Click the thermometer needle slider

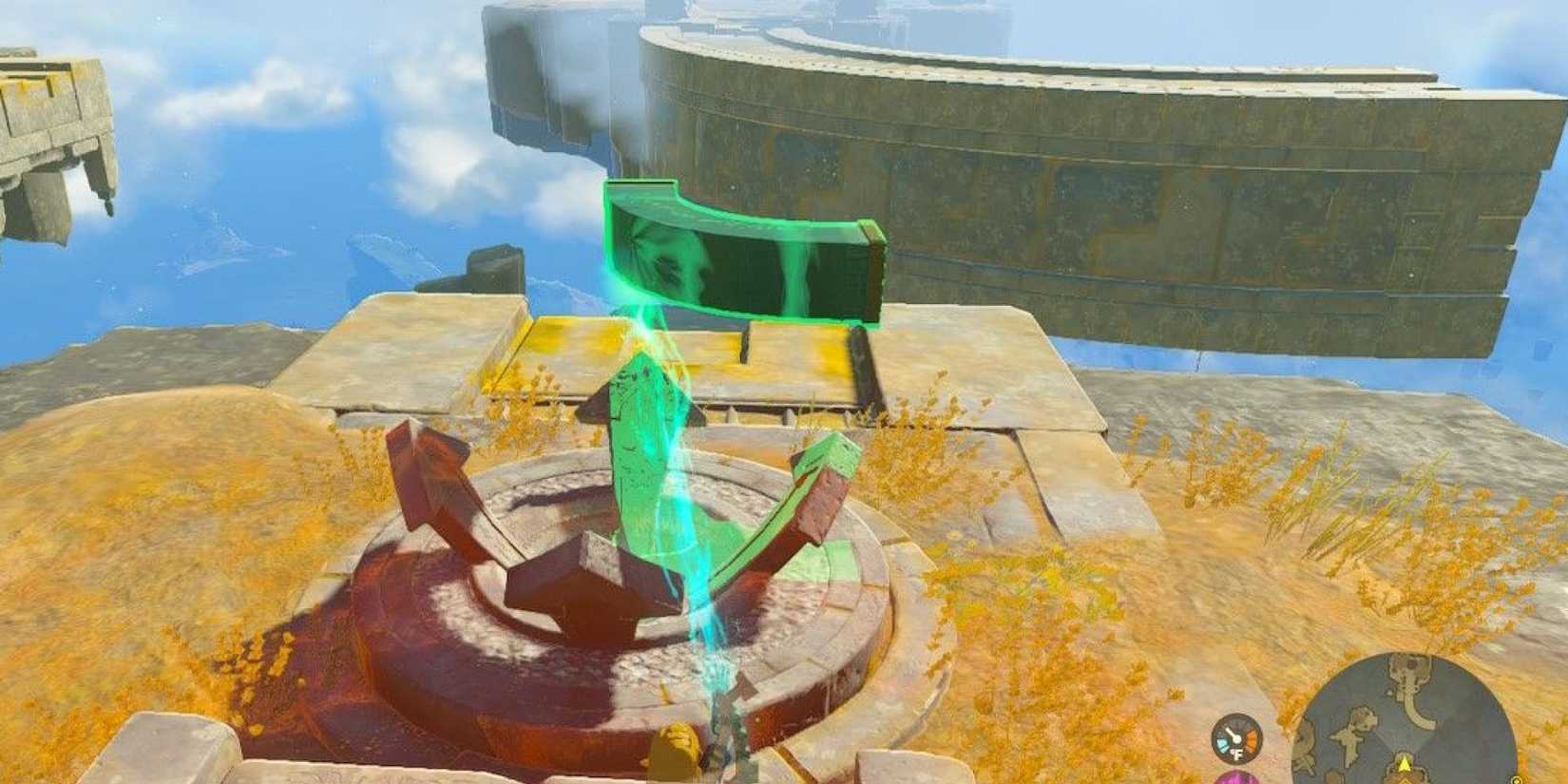click(1231, 732)
